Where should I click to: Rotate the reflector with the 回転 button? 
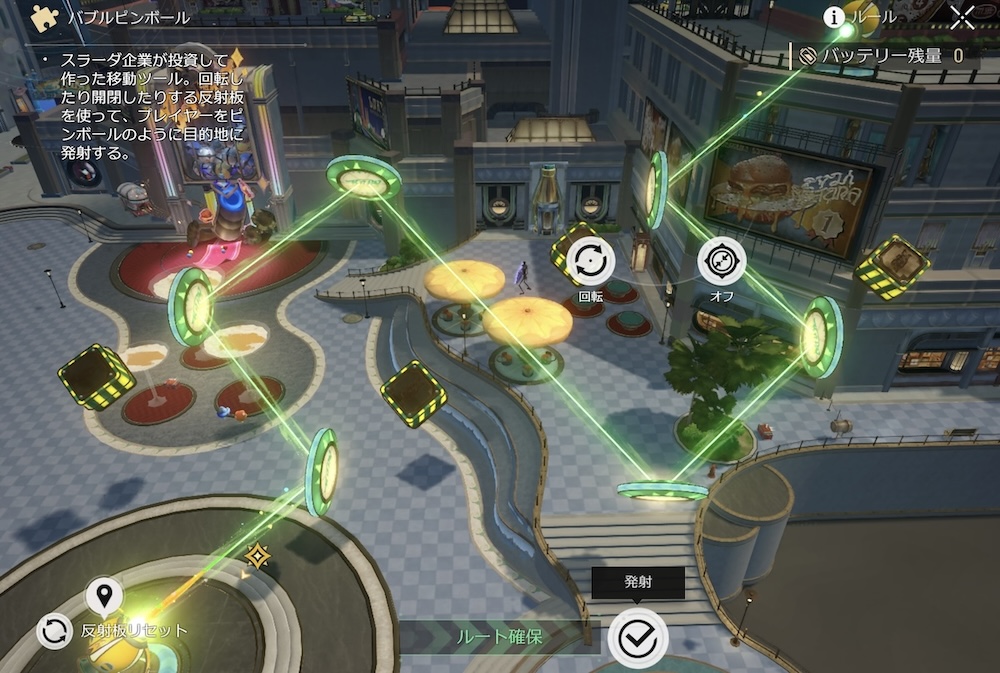tap(591, 262)
